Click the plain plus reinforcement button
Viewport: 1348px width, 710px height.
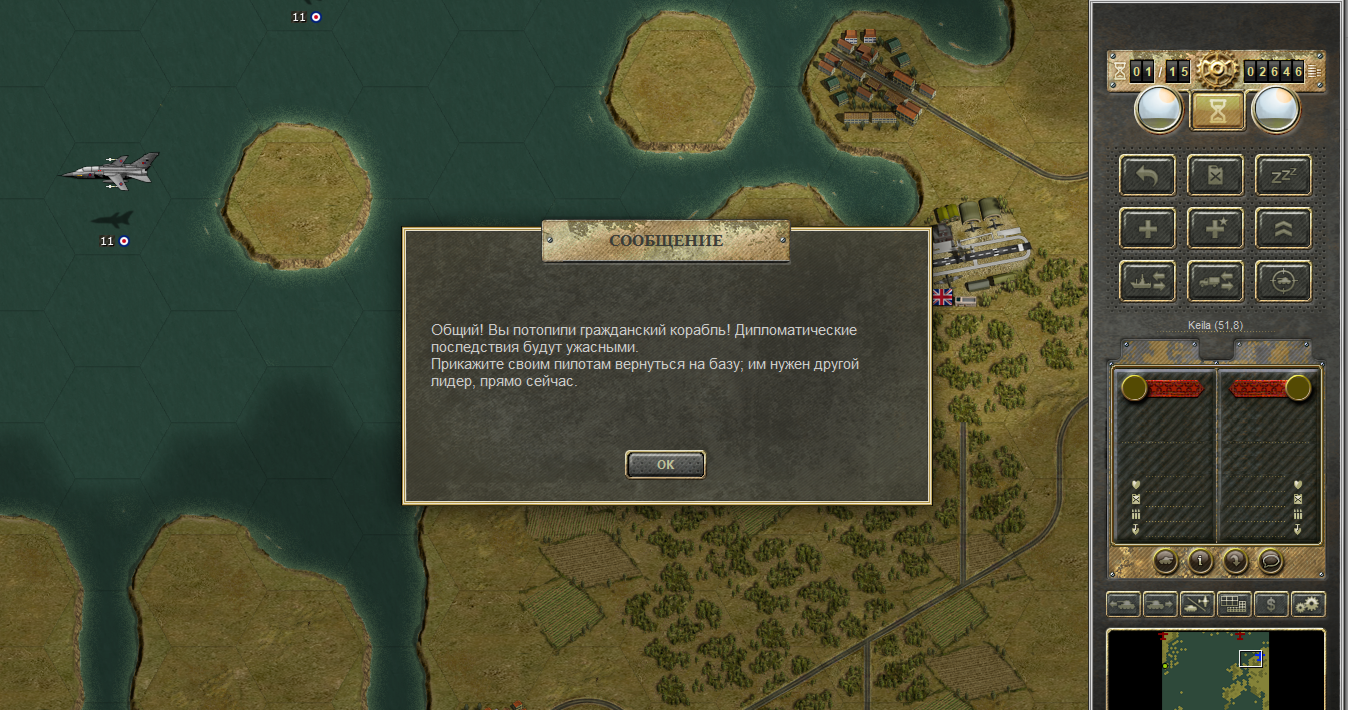1148,228
